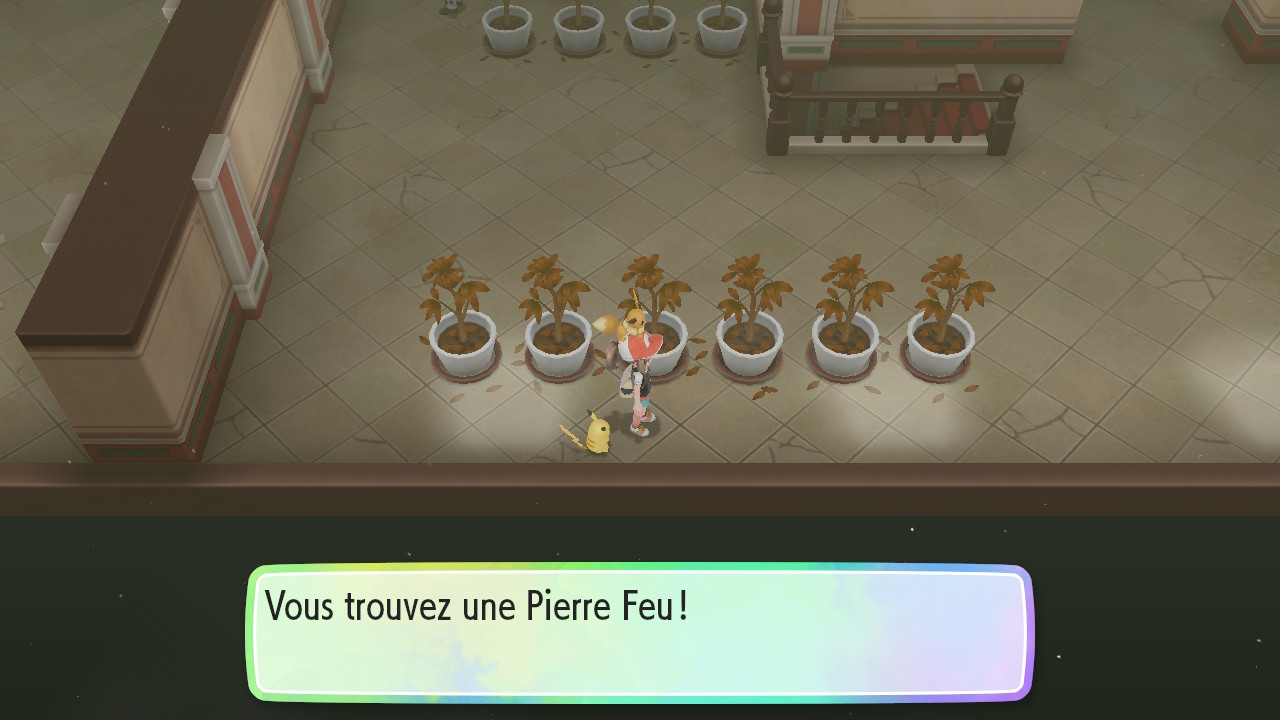Advance the 'Vous trouvez une Pierre Feu!' dialogue box
The height and width of the screenshot is (720, 1280).
pos(640,632)
